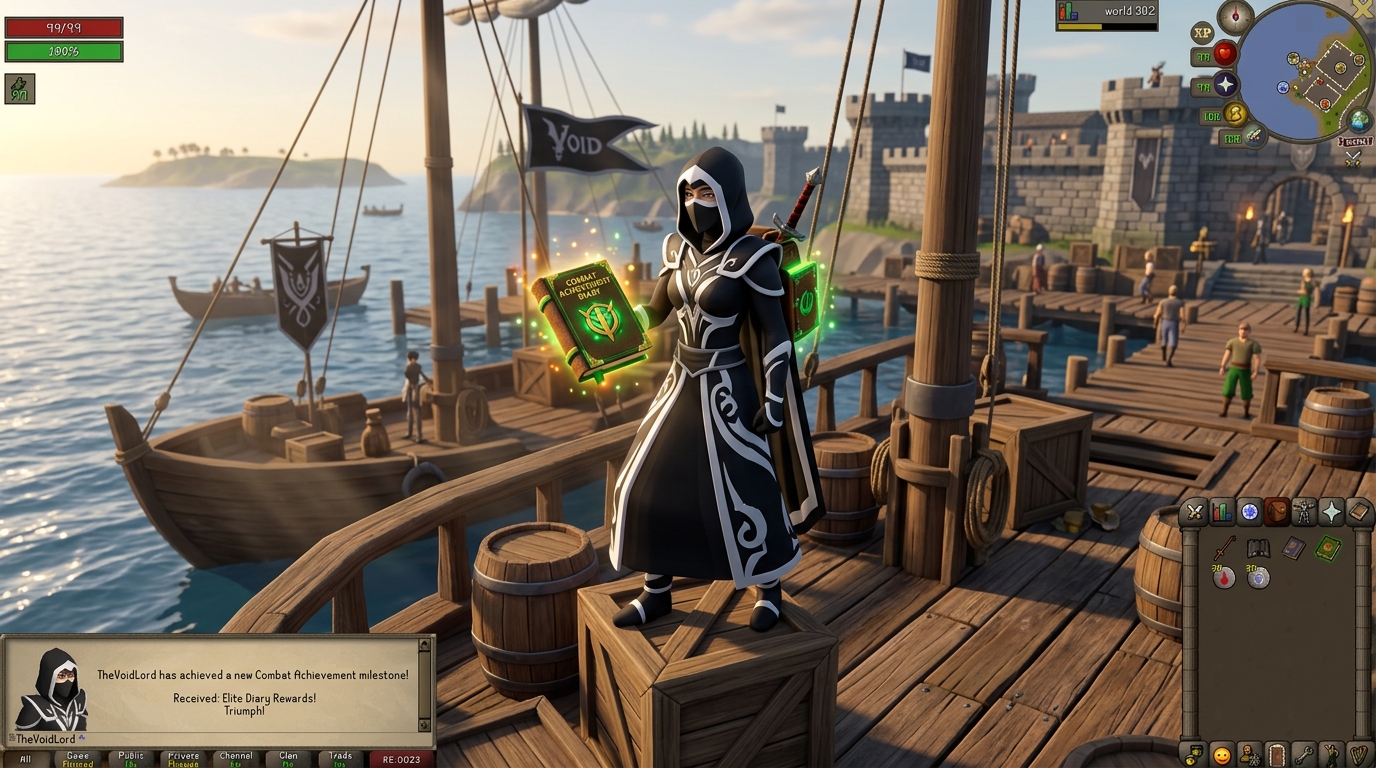Viewport: 1376px width, 768px height.
Task: Open the Quest list panel
Action: point(1250,512)
